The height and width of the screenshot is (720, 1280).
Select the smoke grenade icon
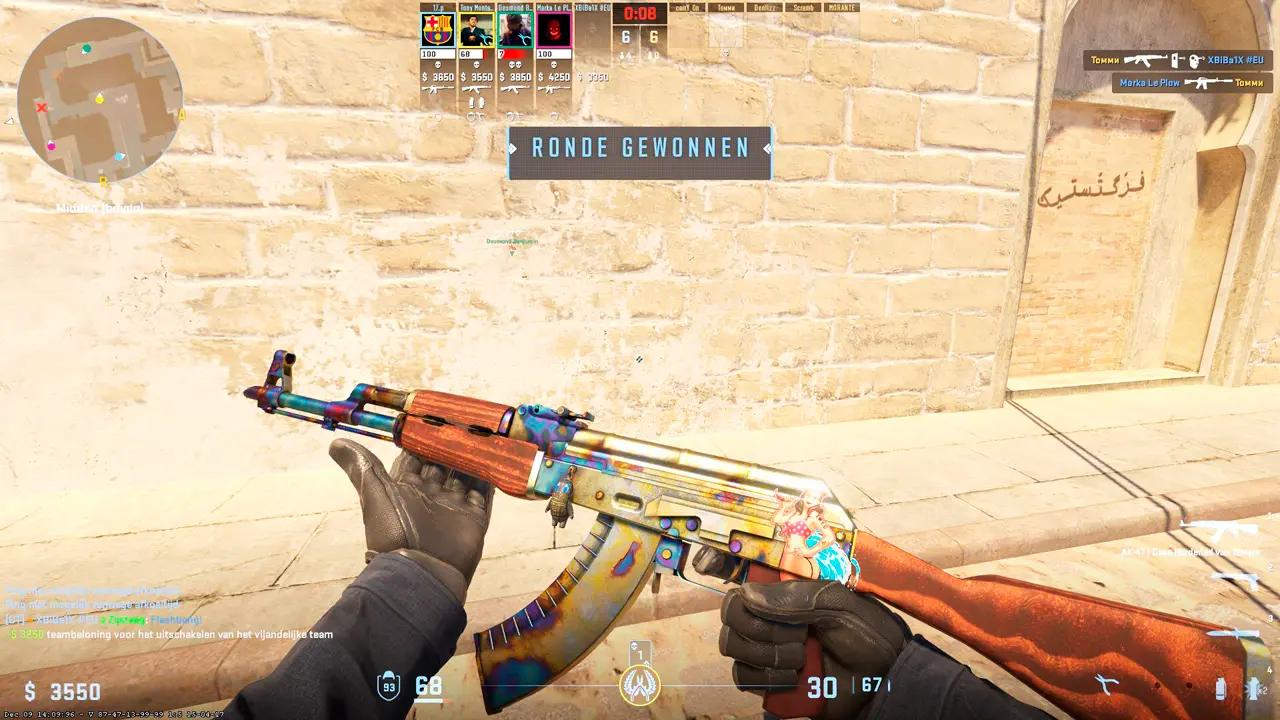point(1220,688)
